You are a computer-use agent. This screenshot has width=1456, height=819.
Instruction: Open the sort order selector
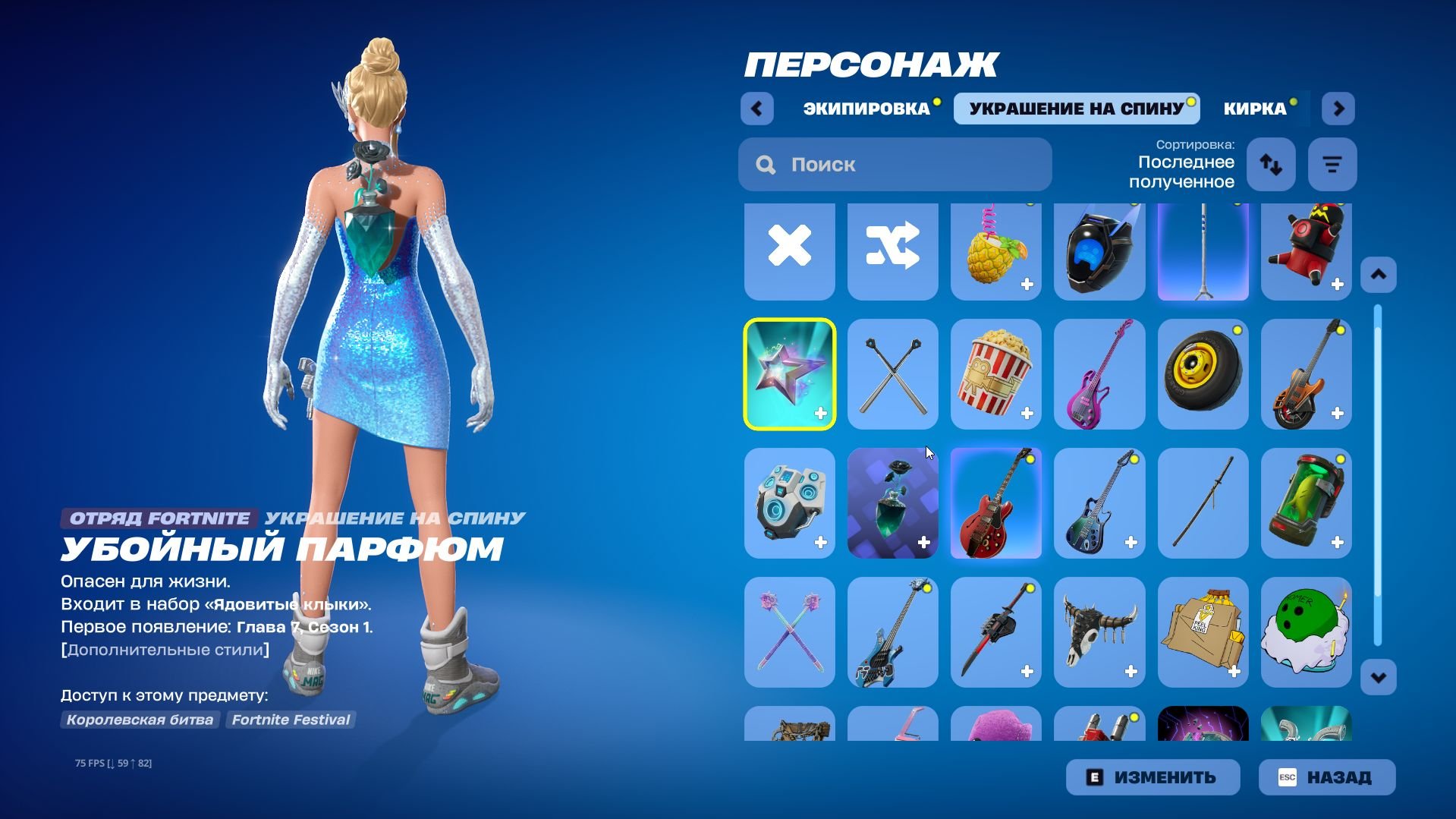(1270, 164)
